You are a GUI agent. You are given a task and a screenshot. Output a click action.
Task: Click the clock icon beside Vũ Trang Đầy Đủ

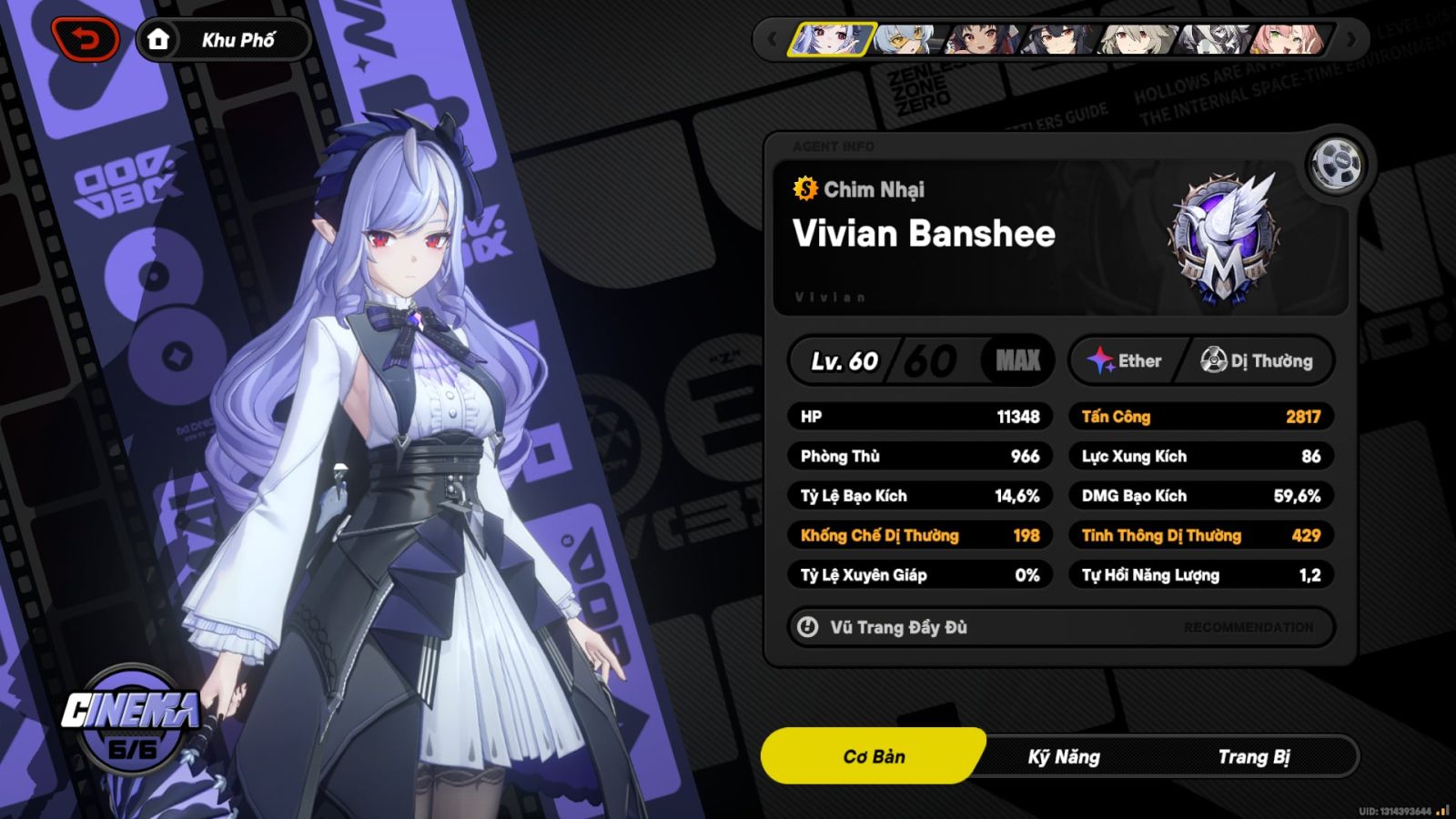click(806, 627)
